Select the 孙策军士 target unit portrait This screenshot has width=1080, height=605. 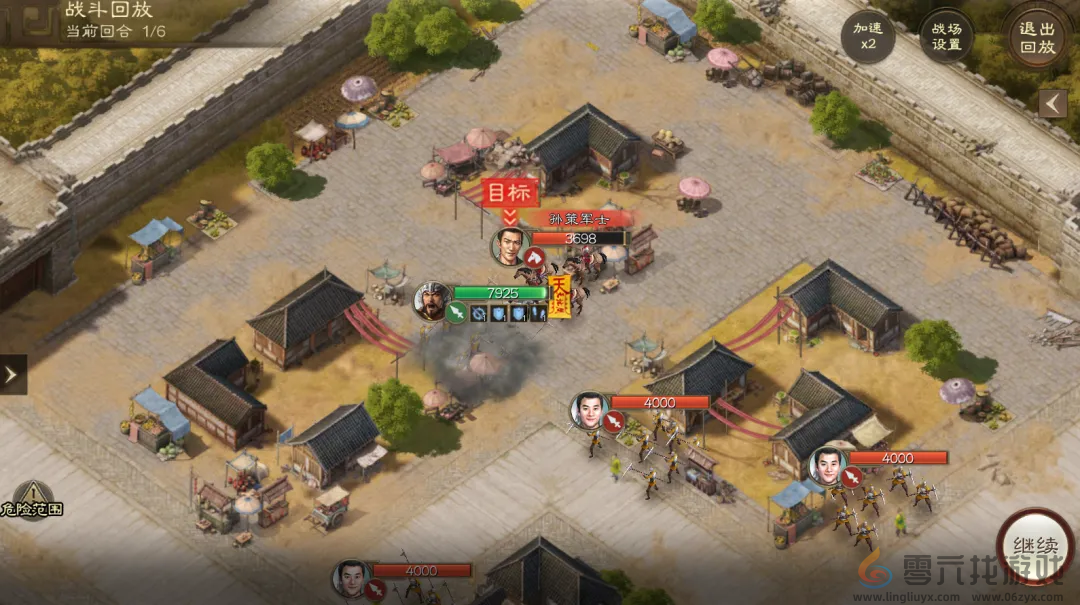510,246
